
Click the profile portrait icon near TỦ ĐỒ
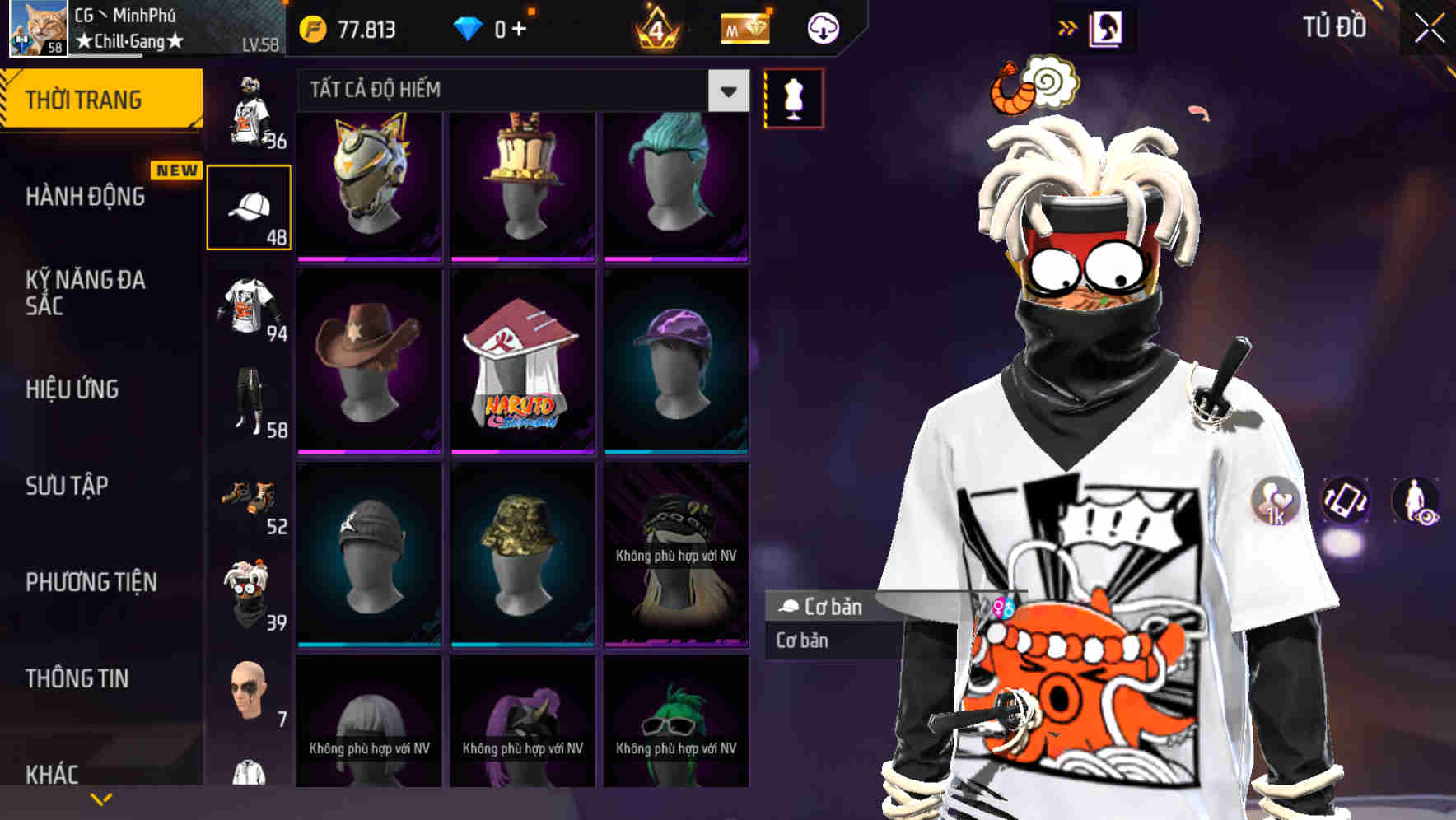pos(1108,27)
